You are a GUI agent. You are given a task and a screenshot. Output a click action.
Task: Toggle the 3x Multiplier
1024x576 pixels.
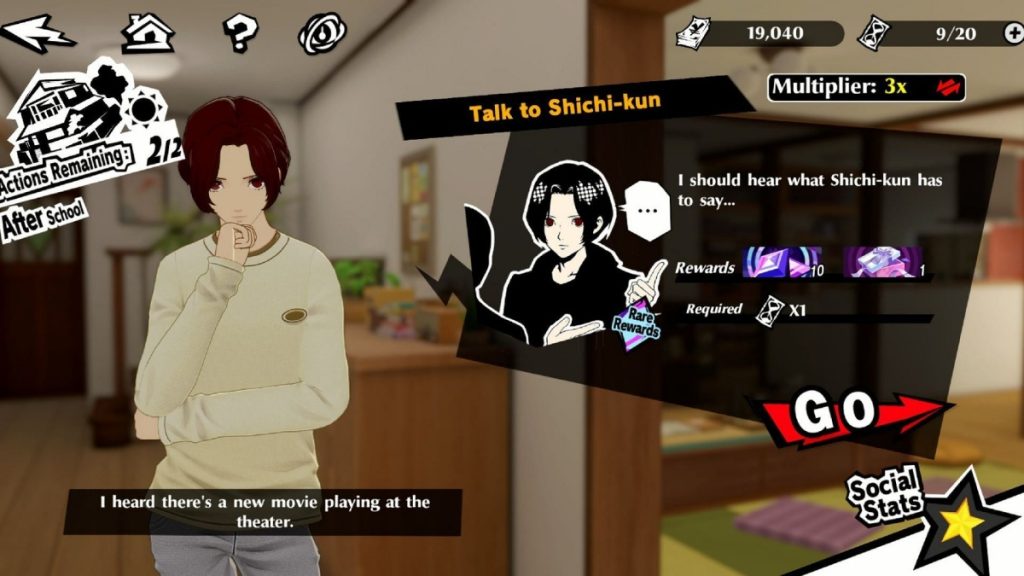pyautogui.click(x=866, y=87)
